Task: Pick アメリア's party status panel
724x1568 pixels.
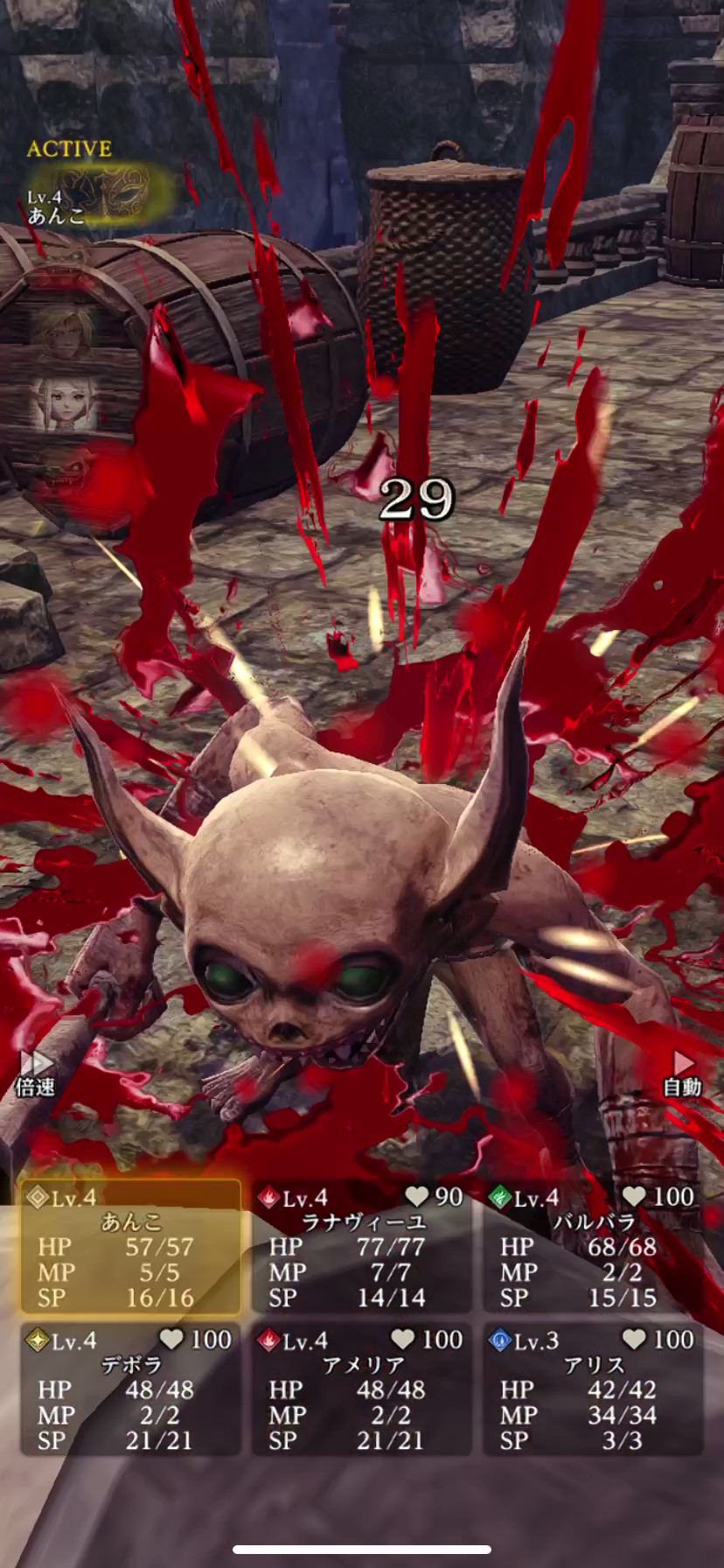Action: [363, 1390]
